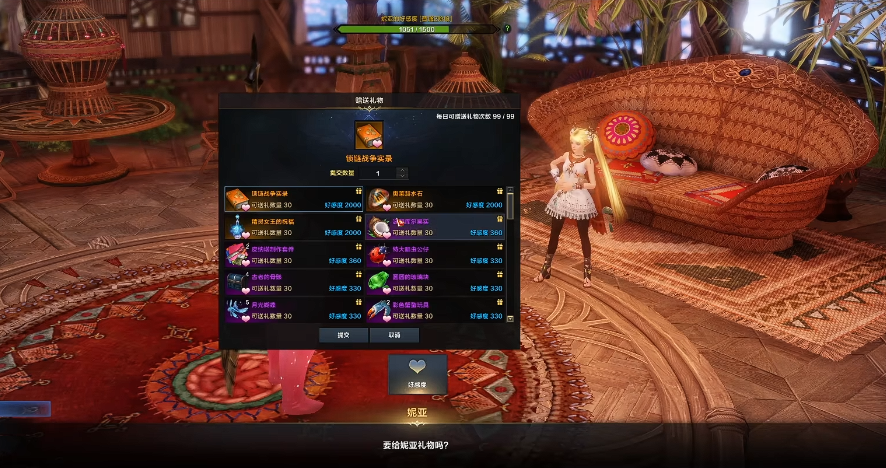
Task: Cancel the gift window with 取消
Action: (x=394, y=335)
